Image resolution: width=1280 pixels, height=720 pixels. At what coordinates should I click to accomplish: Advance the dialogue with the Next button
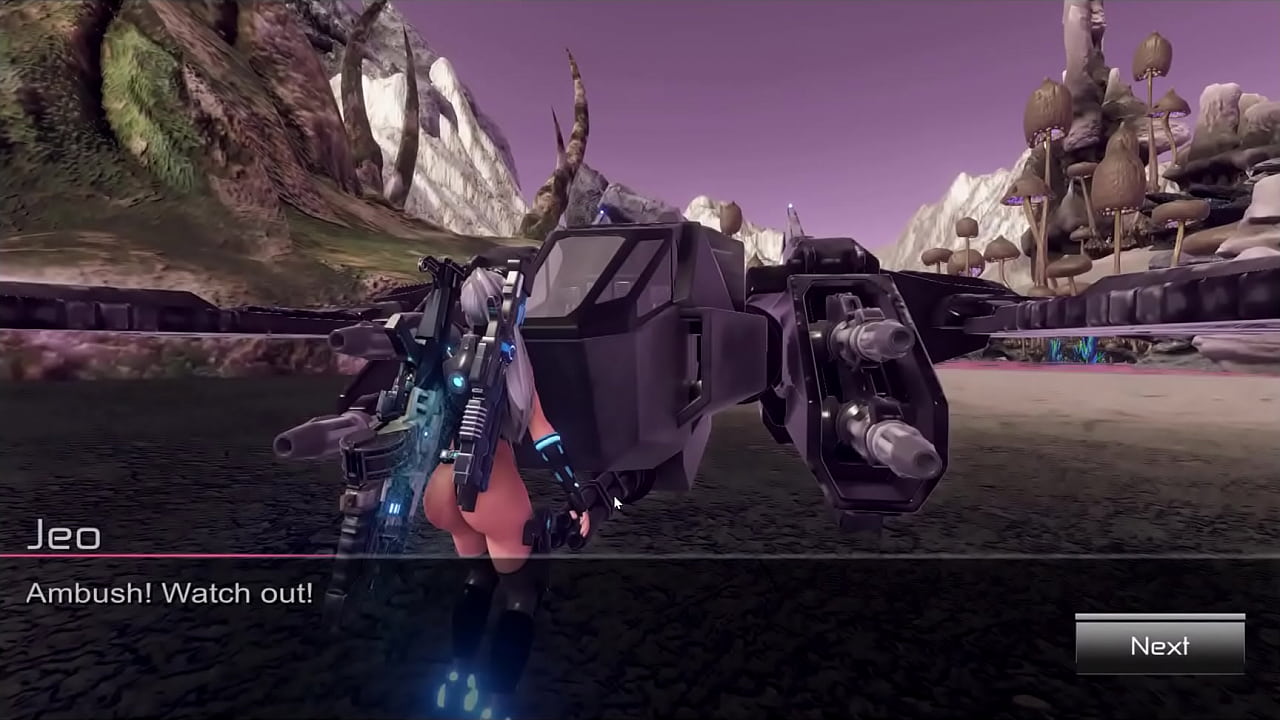pos(1160,645)
